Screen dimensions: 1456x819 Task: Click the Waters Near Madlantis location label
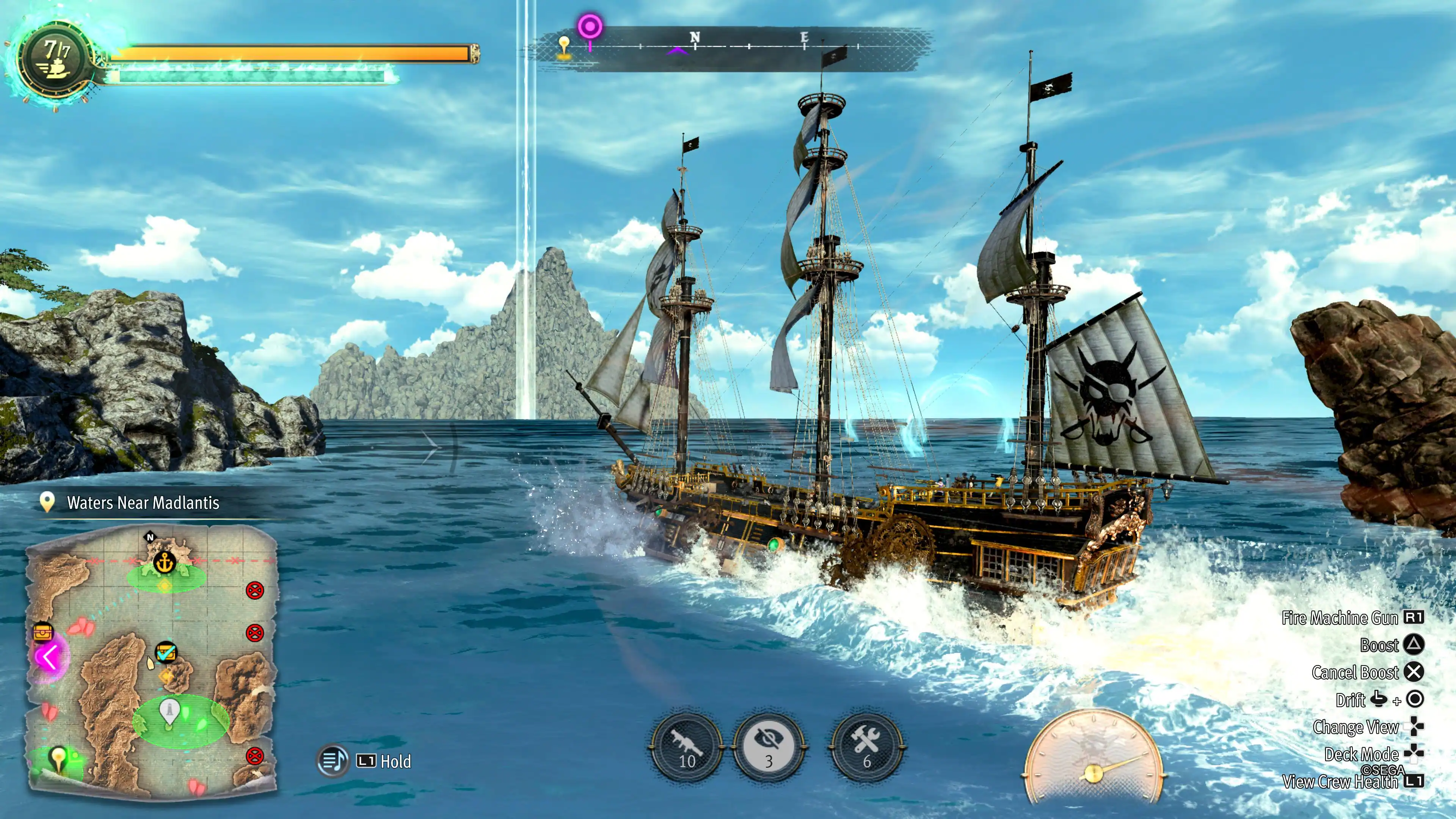143,502
